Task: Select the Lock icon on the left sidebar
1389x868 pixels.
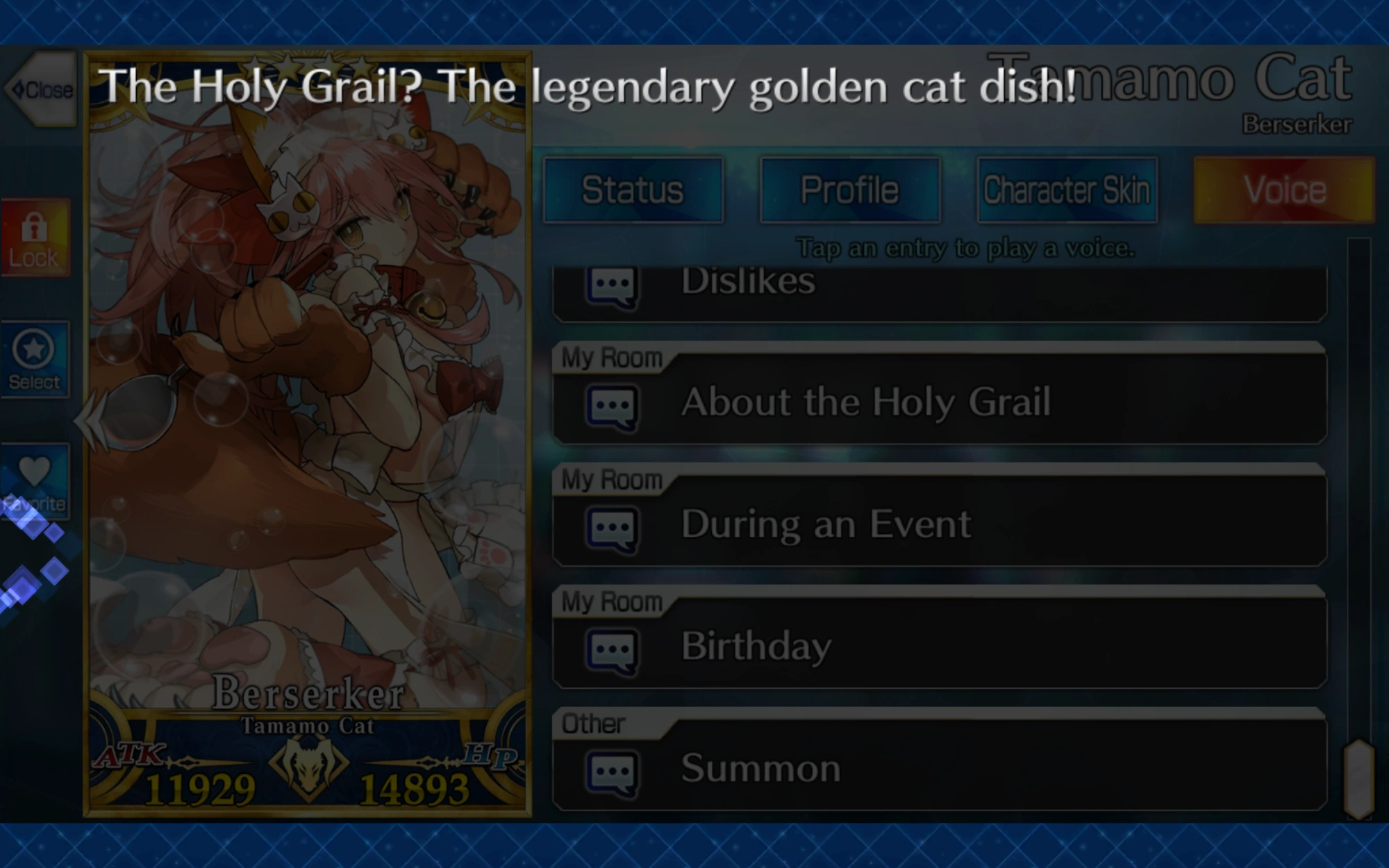Action: (36, 236)
